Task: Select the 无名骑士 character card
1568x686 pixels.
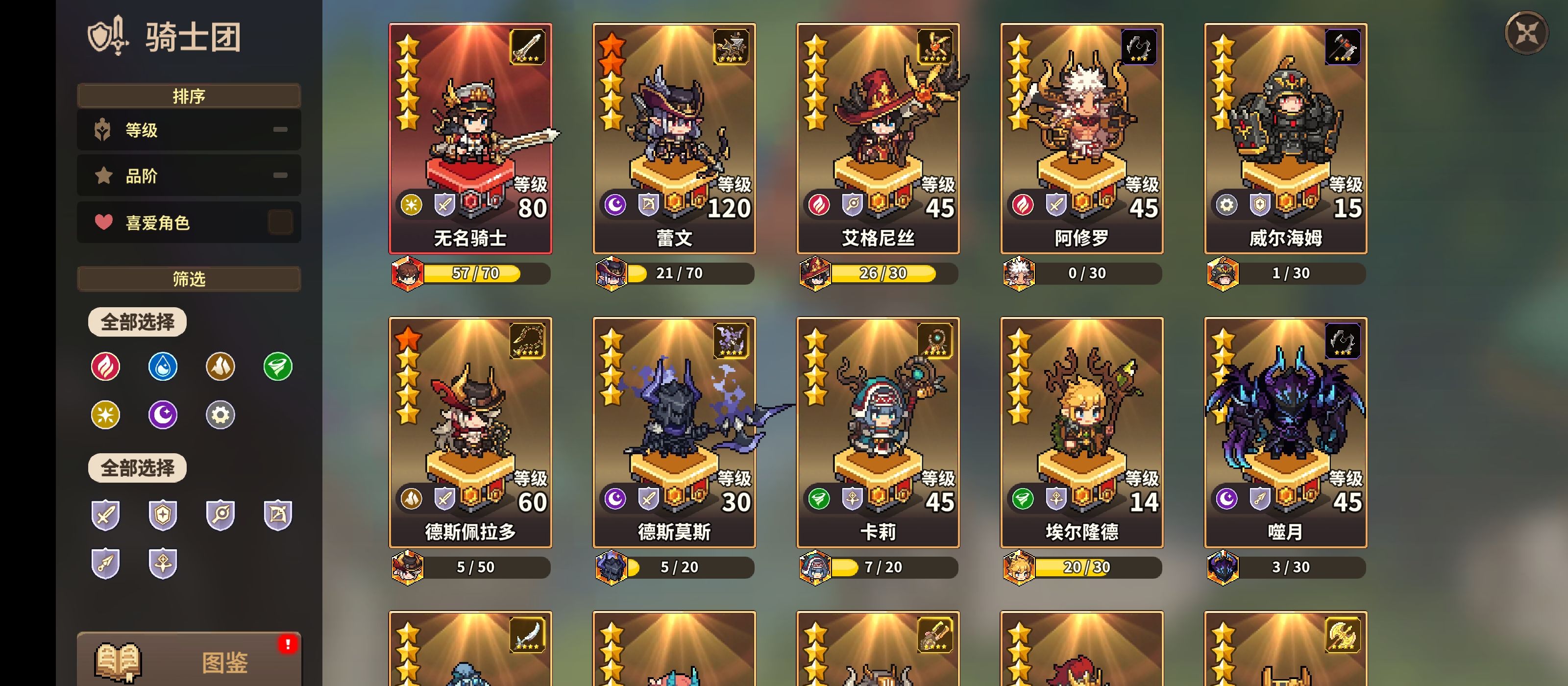Action: point(470,137)
